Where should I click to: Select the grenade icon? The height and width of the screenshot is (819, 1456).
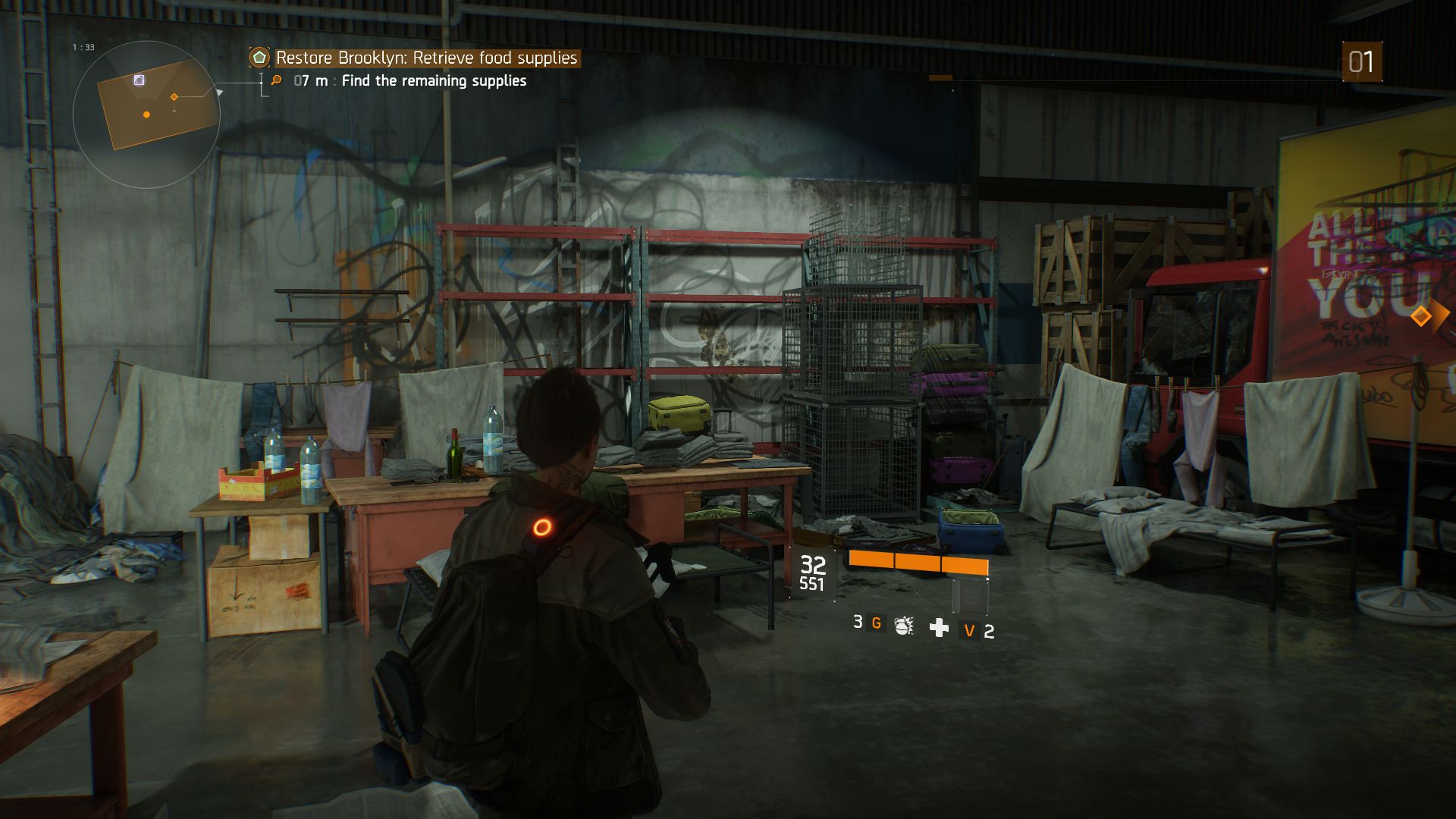point(903,626)
